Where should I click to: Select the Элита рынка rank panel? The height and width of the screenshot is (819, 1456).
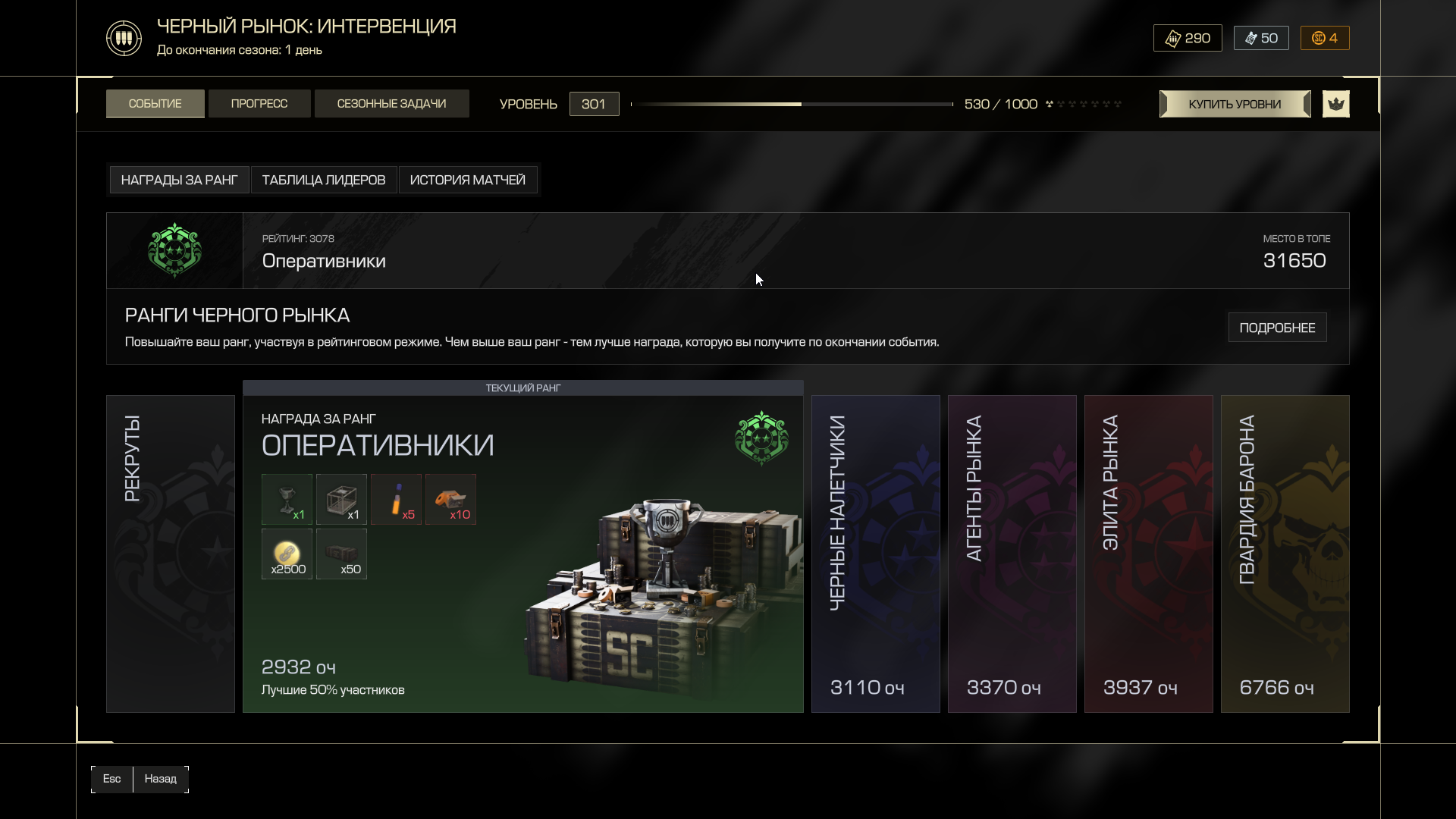(x=1148, y=554)
